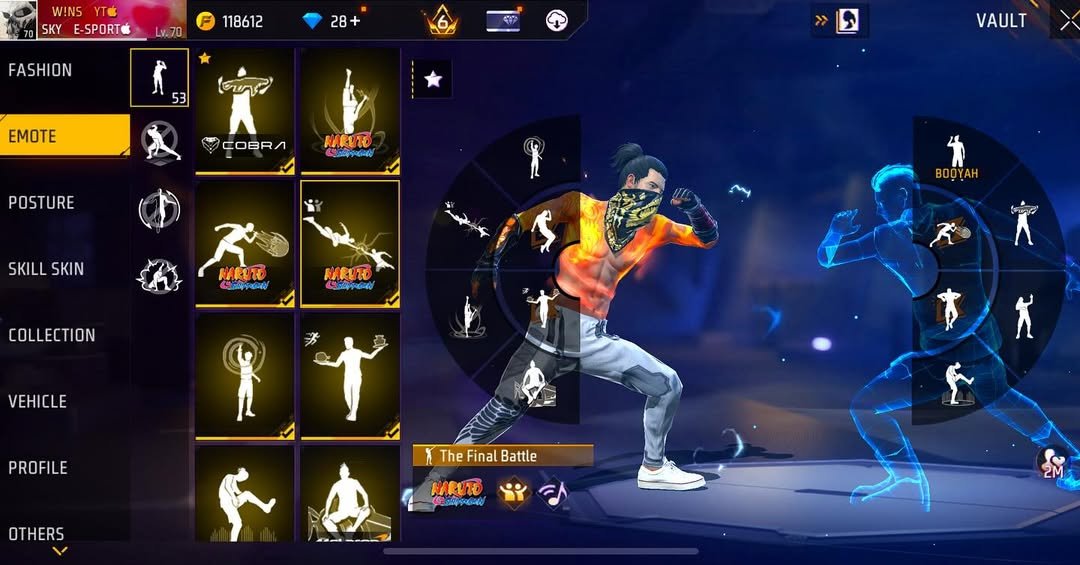Open the Fashion category
Image resolution: width=1080 pixels, height=565 pixels.
[41, 70]
